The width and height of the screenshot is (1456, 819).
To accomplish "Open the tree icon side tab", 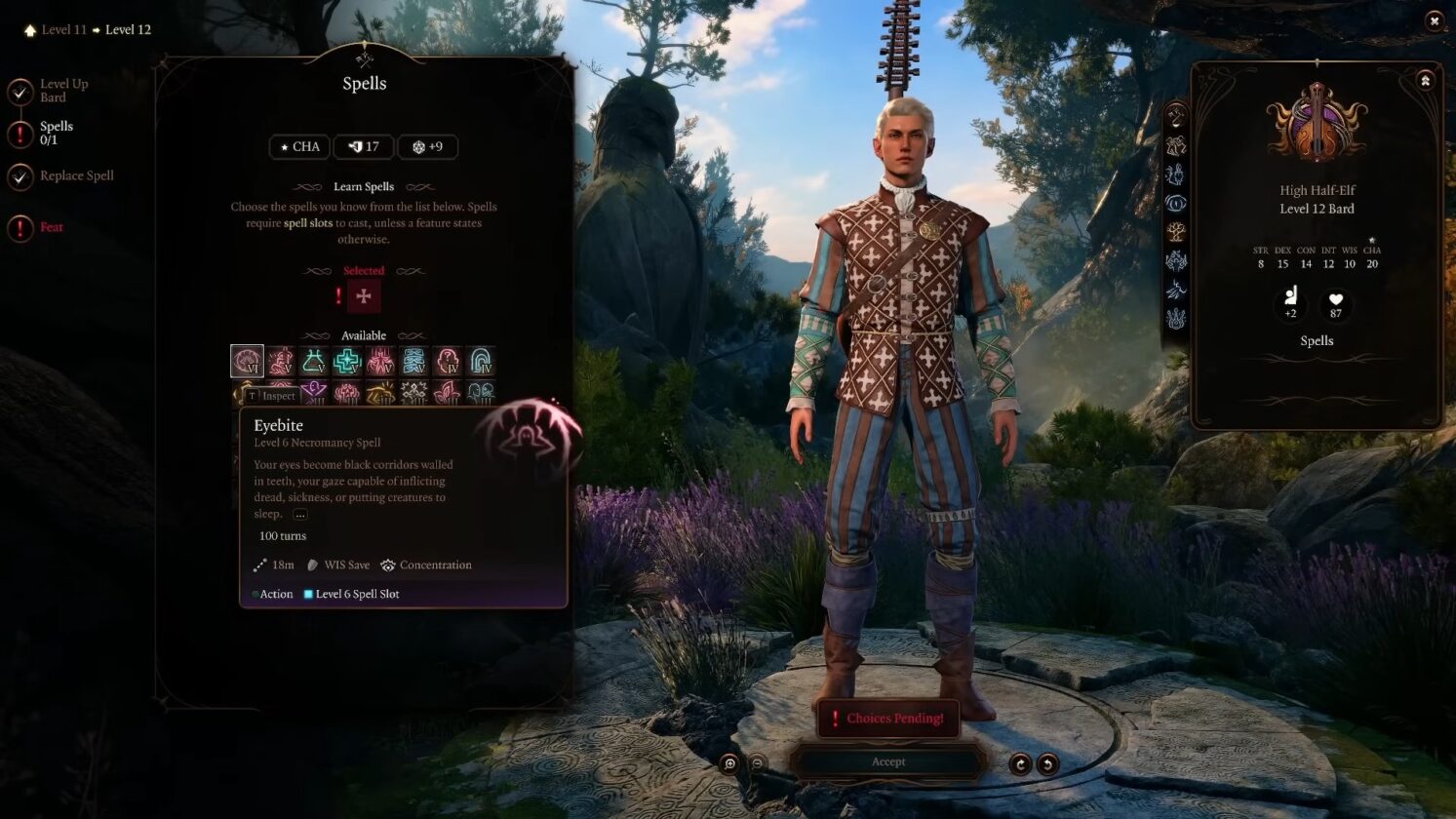I will [x=1176, y=232].
